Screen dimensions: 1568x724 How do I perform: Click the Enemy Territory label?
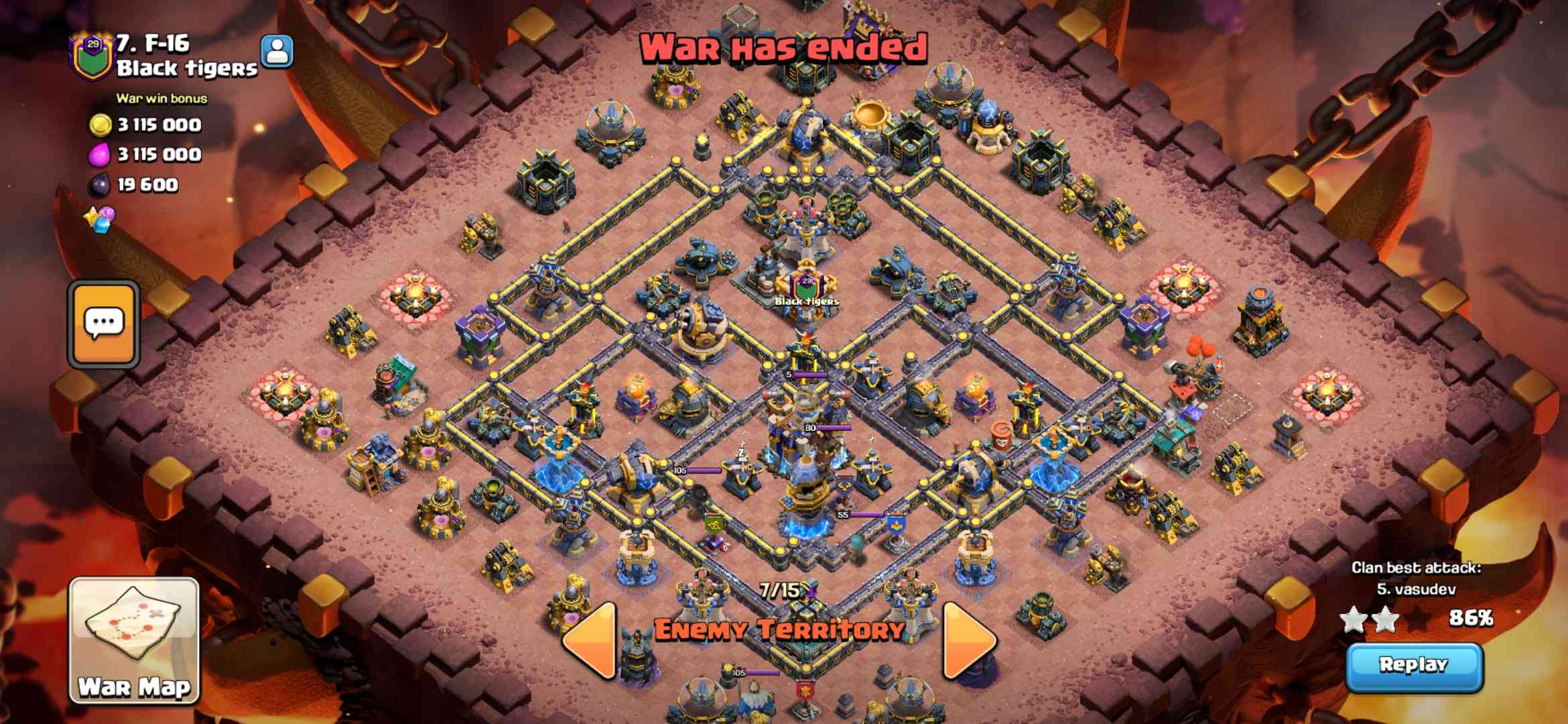pos(783,631)
